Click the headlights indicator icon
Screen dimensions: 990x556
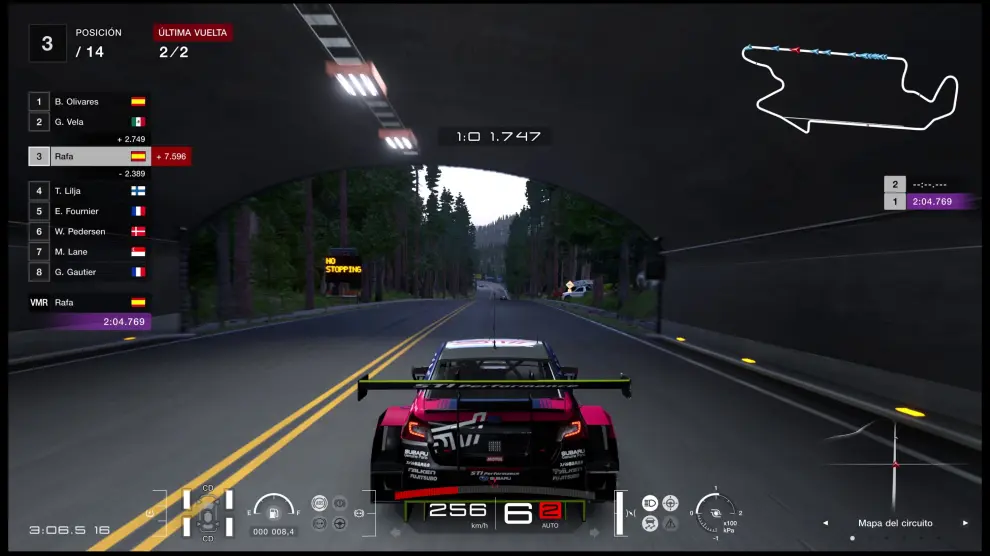650,502
